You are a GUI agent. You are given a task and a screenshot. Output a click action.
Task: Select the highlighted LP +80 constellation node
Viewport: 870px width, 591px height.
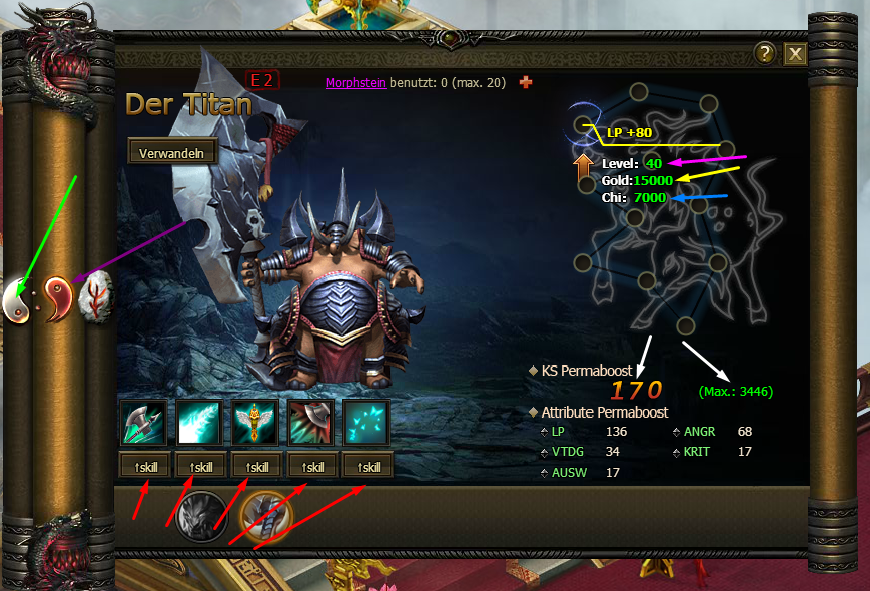coord(585,125)
